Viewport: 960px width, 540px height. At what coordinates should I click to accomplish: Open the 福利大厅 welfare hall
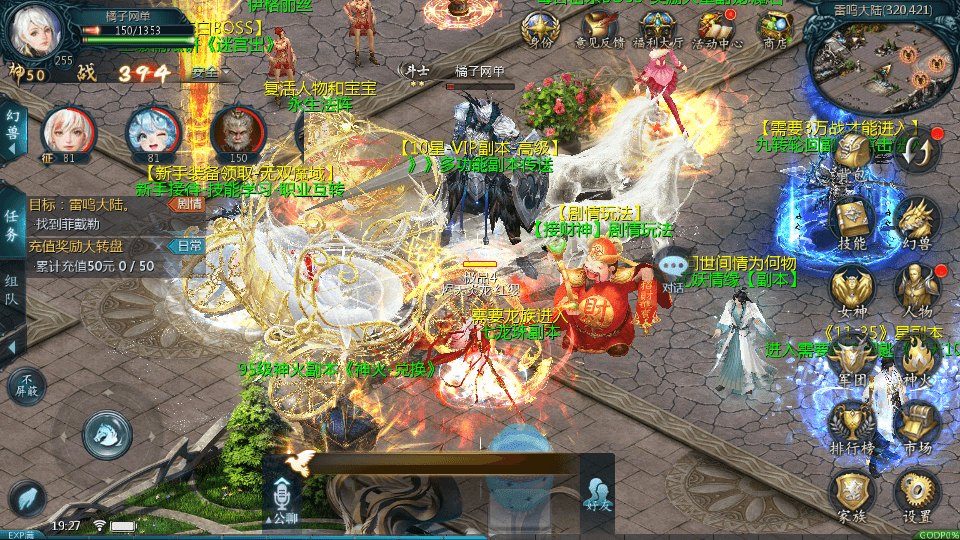click(661, 30)
